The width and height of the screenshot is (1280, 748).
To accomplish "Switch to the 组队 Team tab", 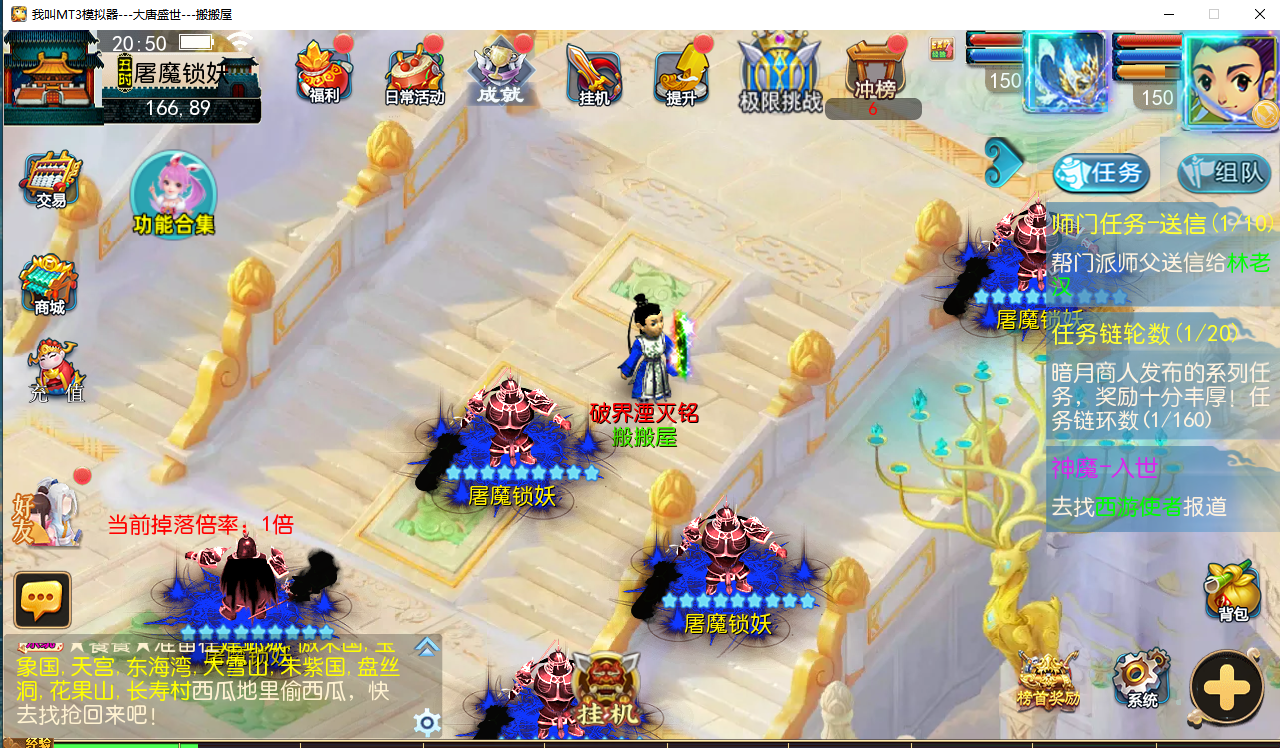I will click(1218, 172).
